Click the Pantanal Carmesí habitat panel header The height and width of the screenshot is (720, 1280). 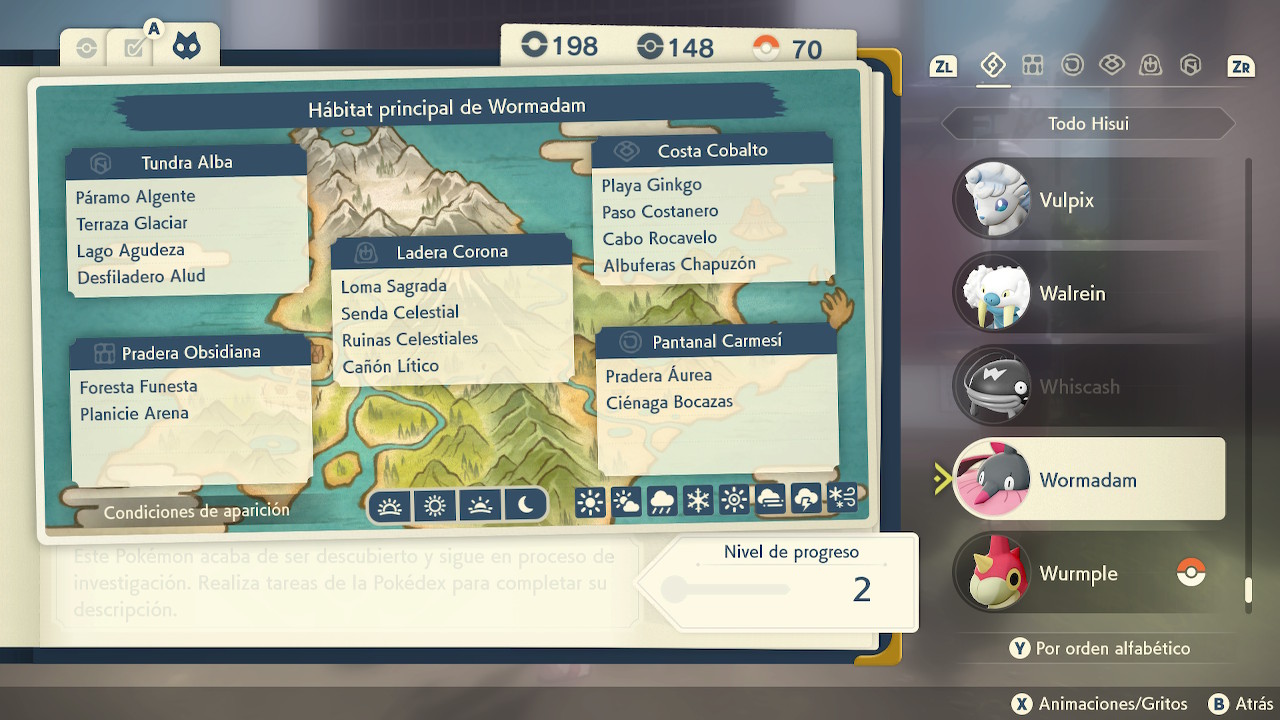click(x=716, y=342)
